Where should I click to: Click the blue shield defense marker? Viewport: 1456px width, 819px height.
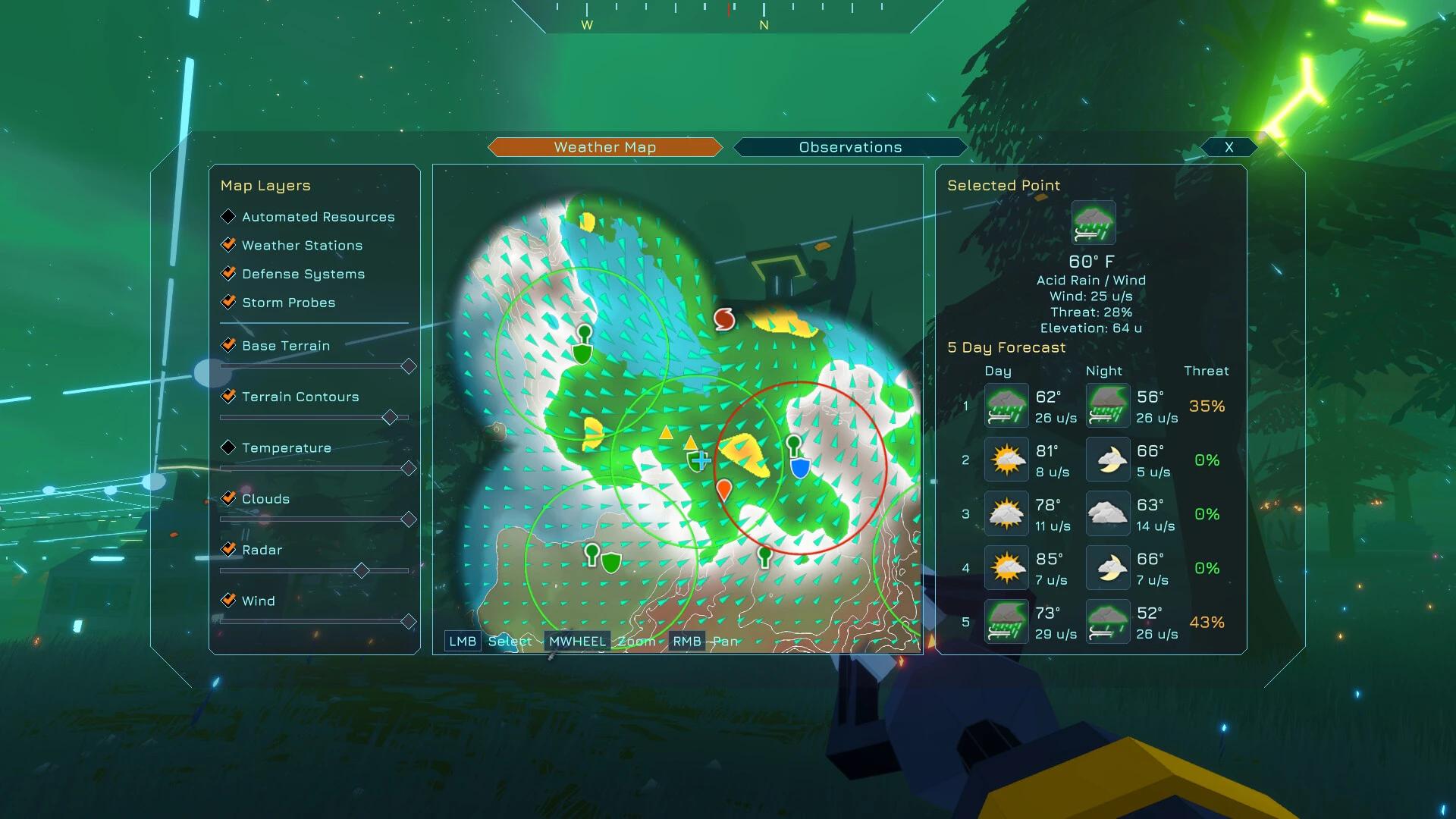point(801,467)
